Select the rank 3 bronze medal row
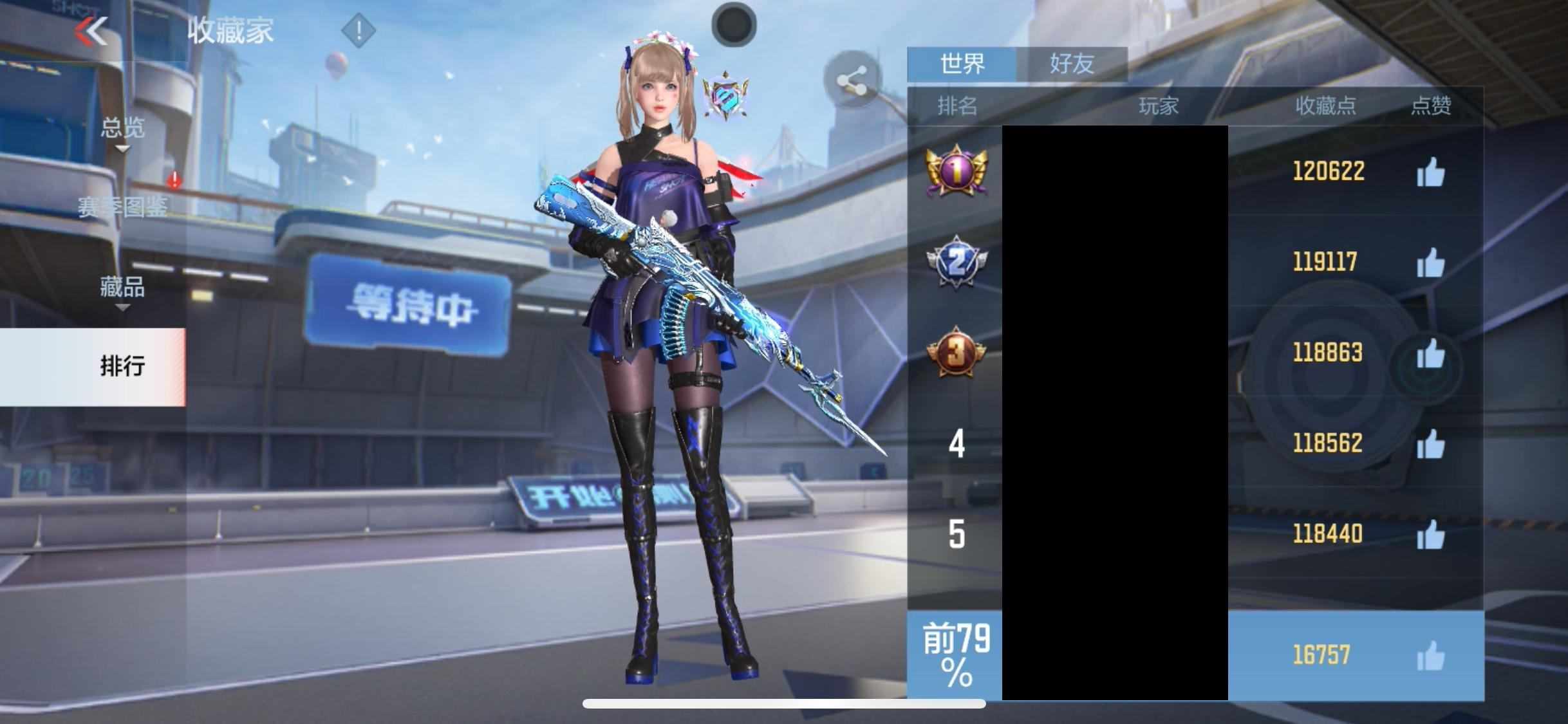Viewport: 1568px width, 724px height. [x=957, y=353]
